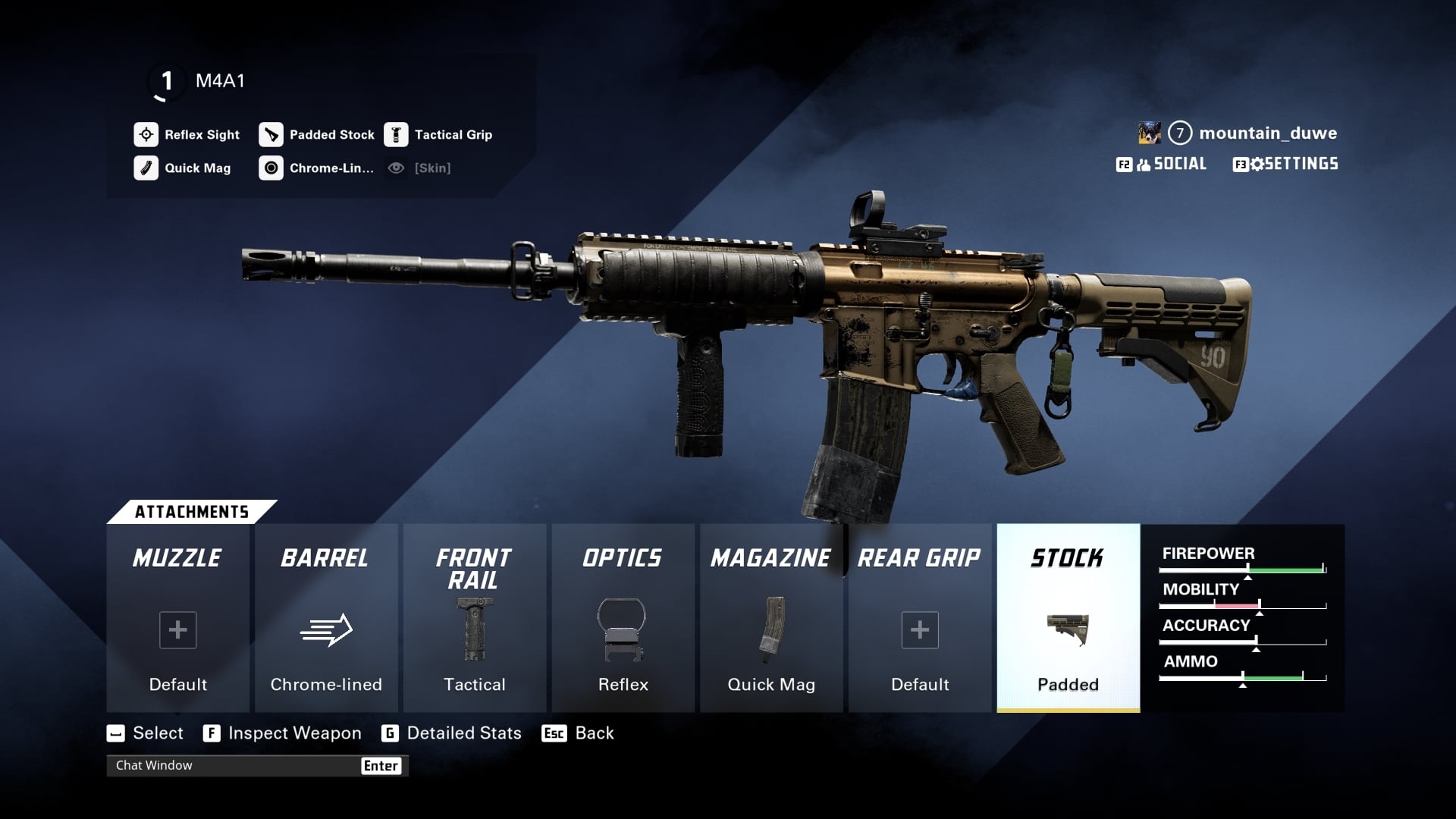The width and height of the screenshot is (1456, 819).
Task: Select the Tactical Grip icon near the weapon name
Action: tap(396, 134)
